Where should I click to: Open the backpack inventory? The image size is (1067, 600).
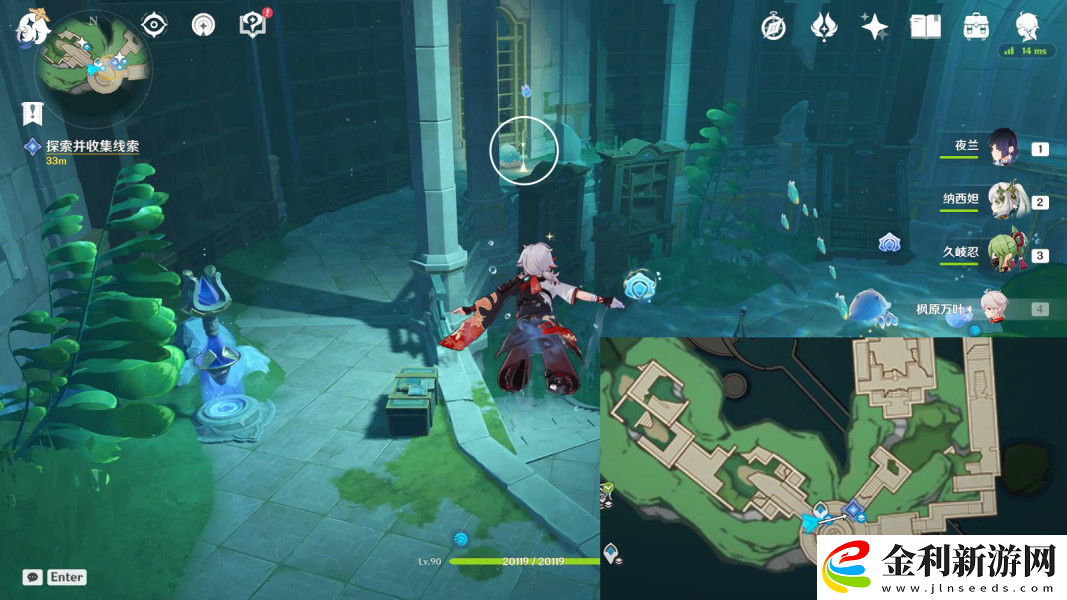pyautogui.click(x=976, y=27)
